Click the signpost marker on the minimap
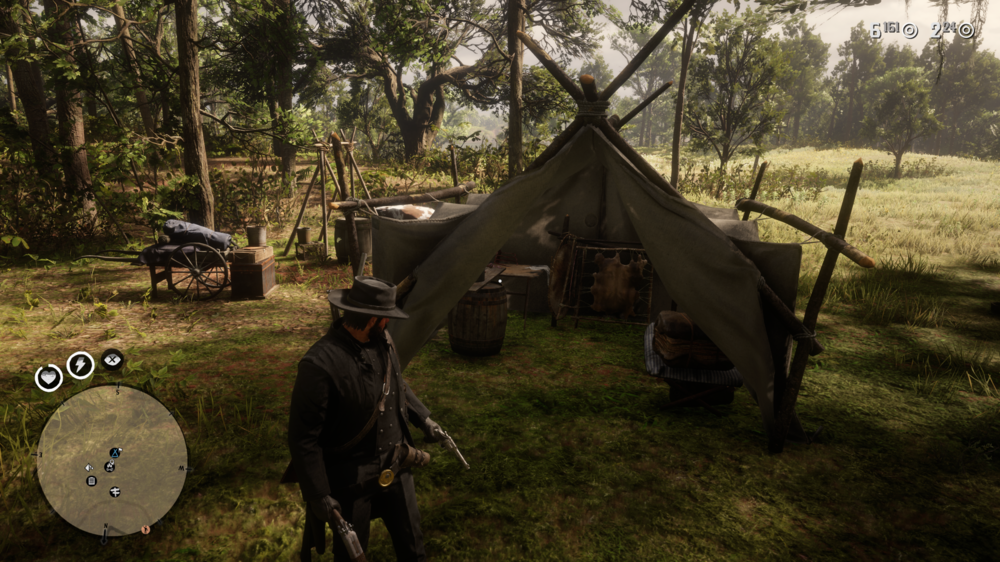 pos(115,491)
